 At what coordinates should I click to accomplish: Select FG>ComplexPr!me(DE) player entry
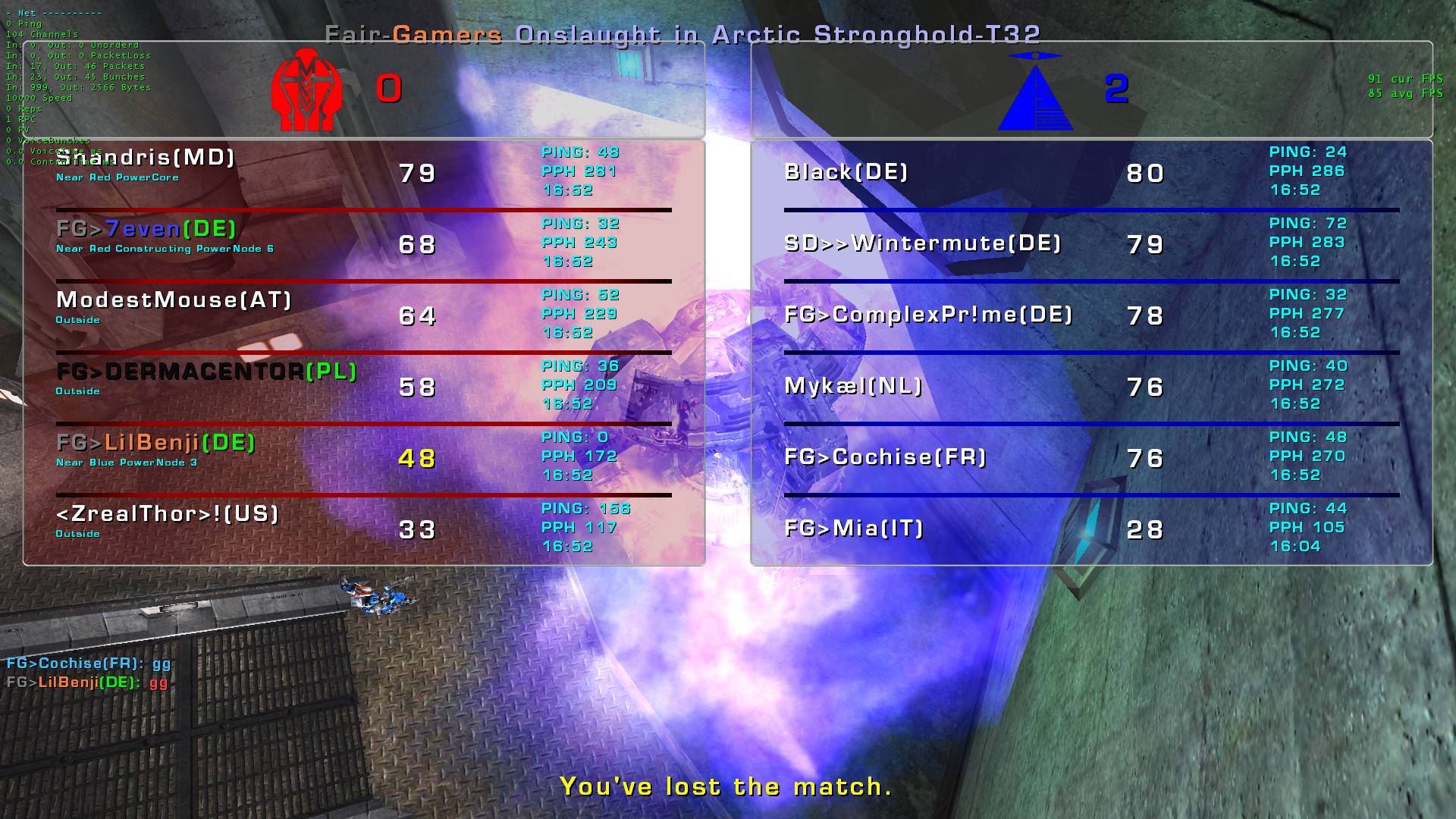point(928,315)
